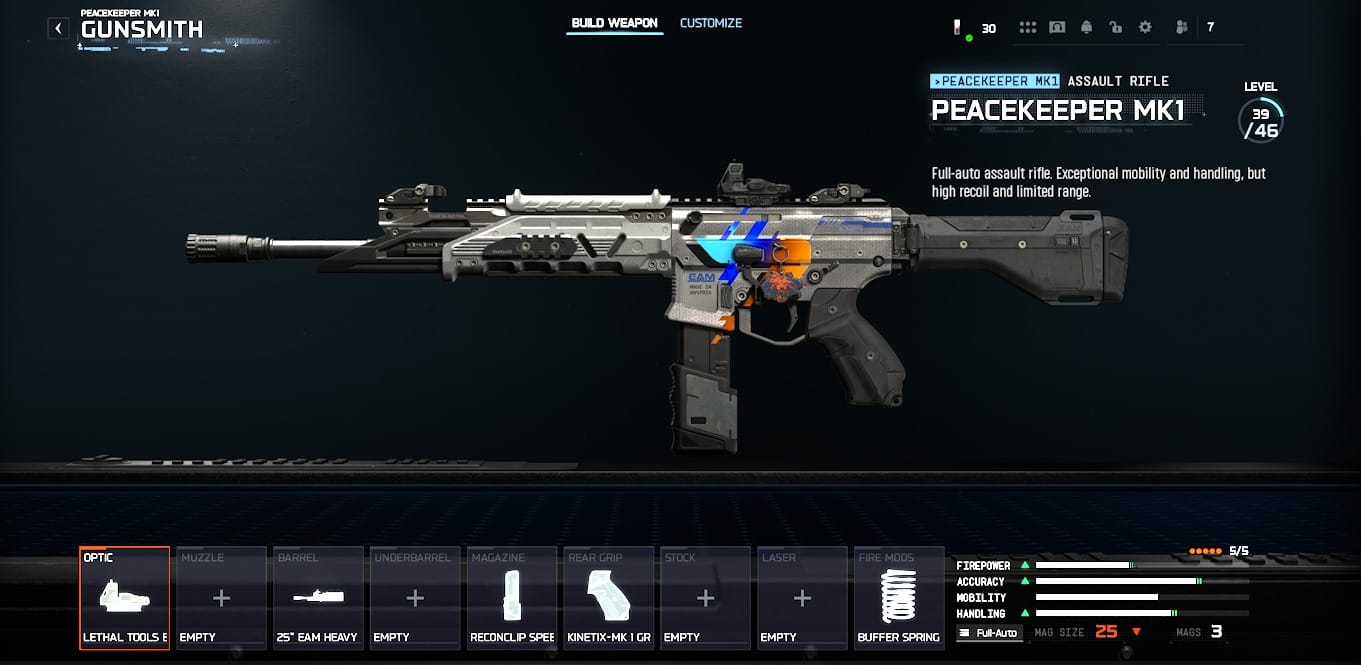Open the settings gear icon
The image size is (1361, 665).
1145,27
